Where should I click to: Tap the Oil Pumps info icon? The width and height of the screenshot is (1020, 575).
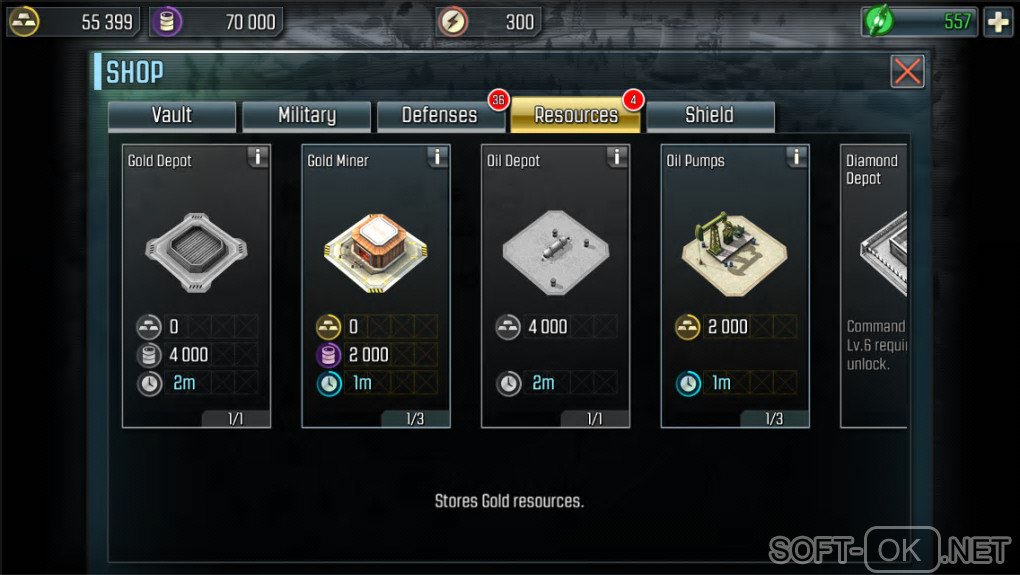[x=796, y=157]
